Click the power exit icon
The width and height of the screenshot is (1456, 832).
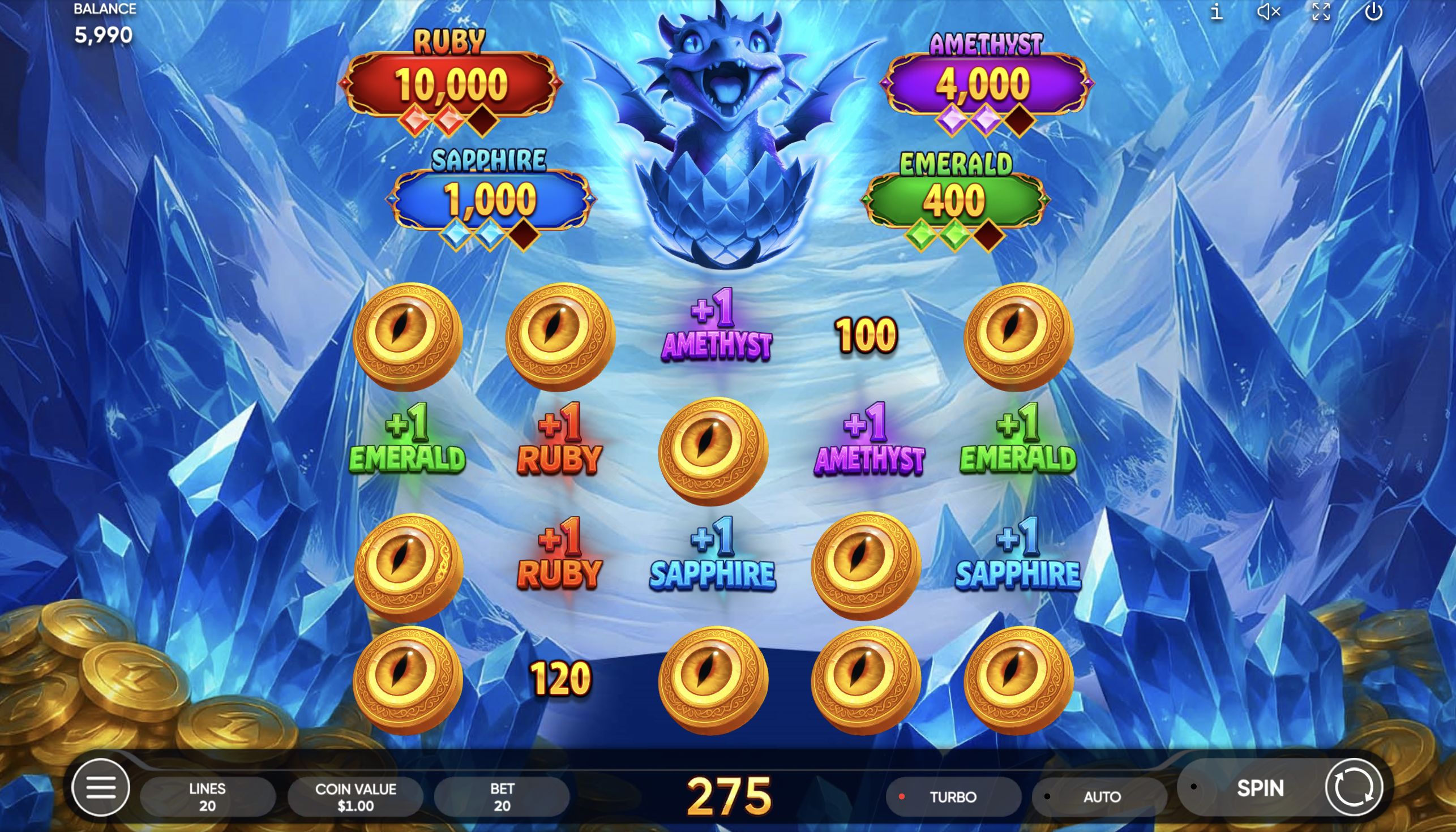coord(1378,12)
